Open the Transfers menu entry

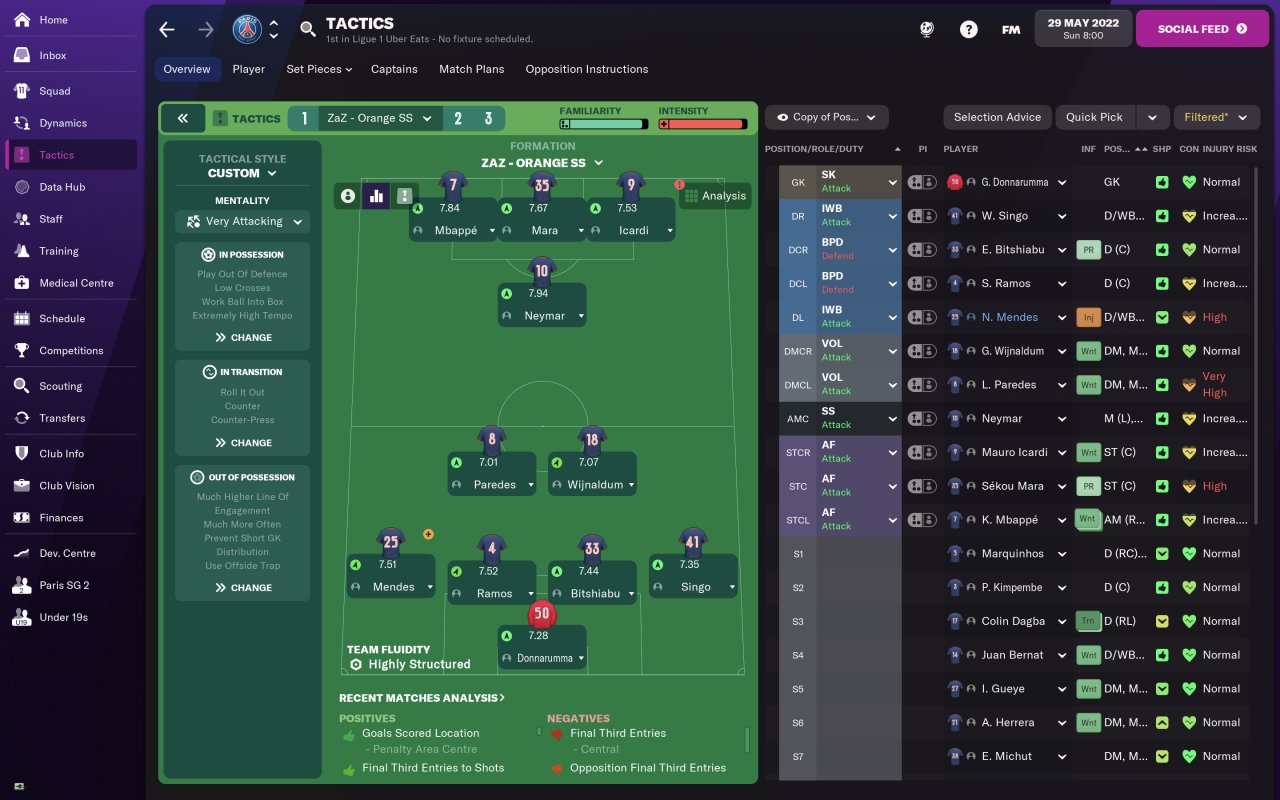[x=62, y=418]
